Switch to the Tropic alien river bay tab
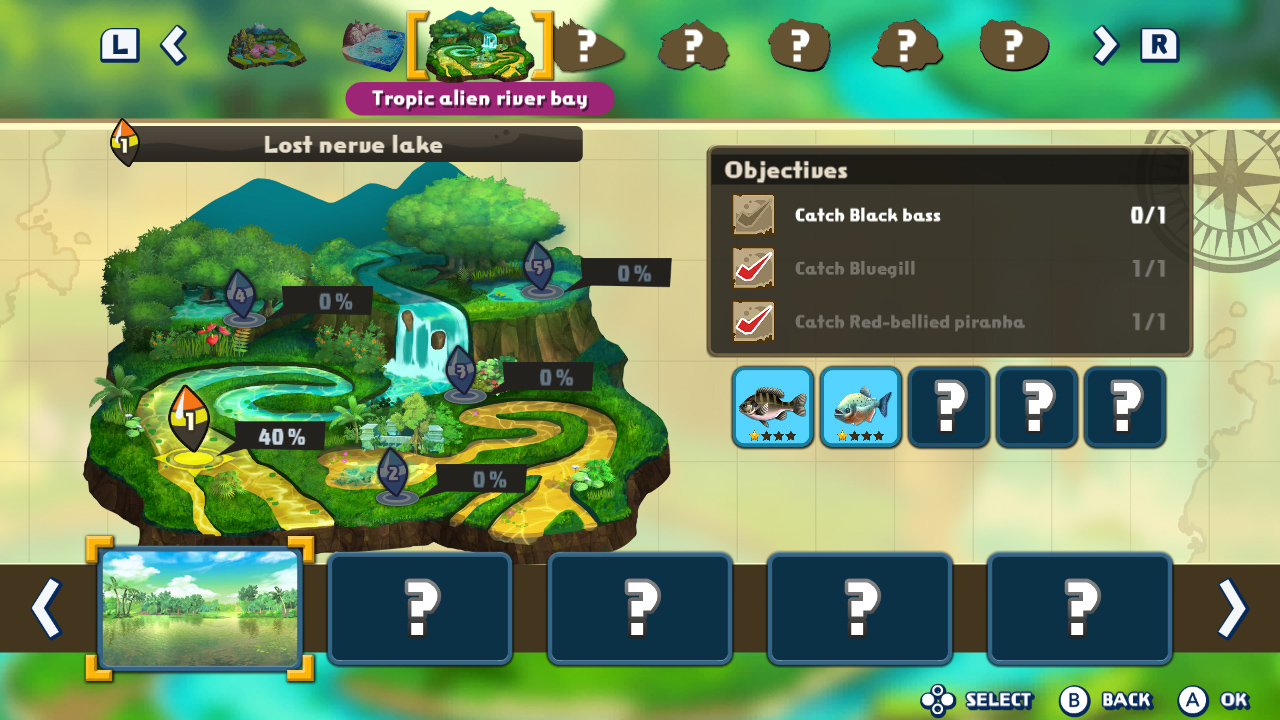This screenshot has width=1280, height=720. [479, 44]
